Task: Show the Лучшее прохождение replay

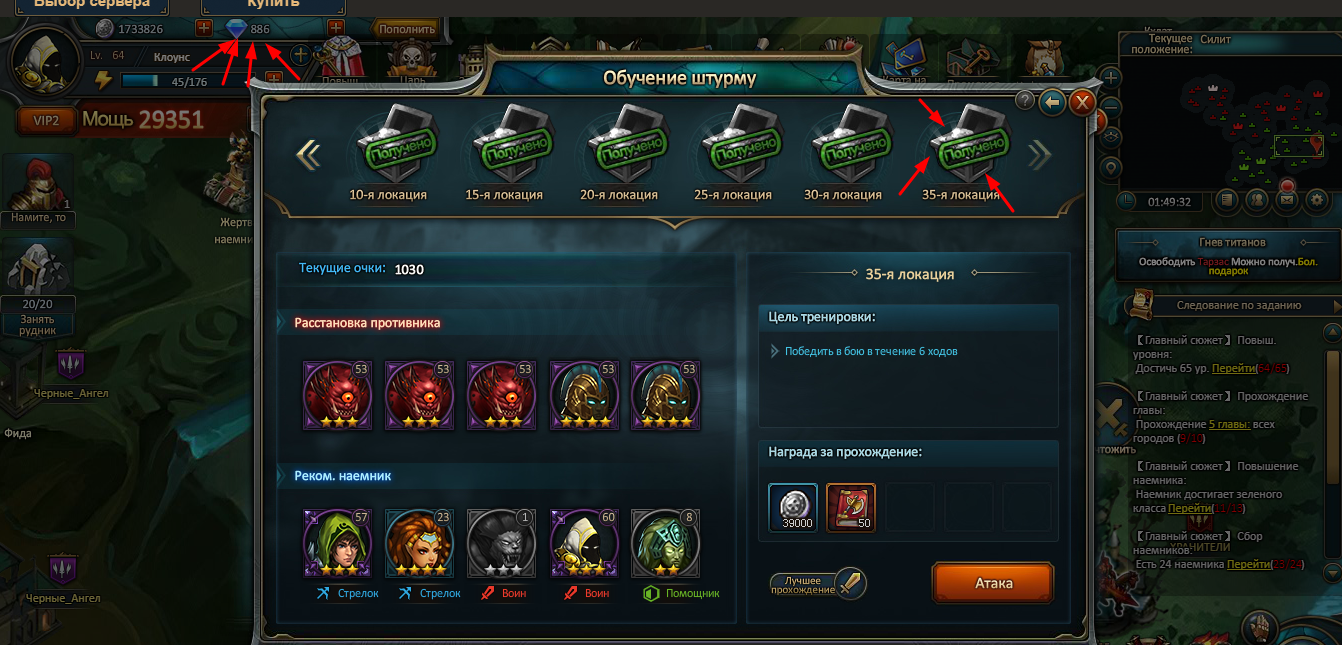Action: point(817,584)
